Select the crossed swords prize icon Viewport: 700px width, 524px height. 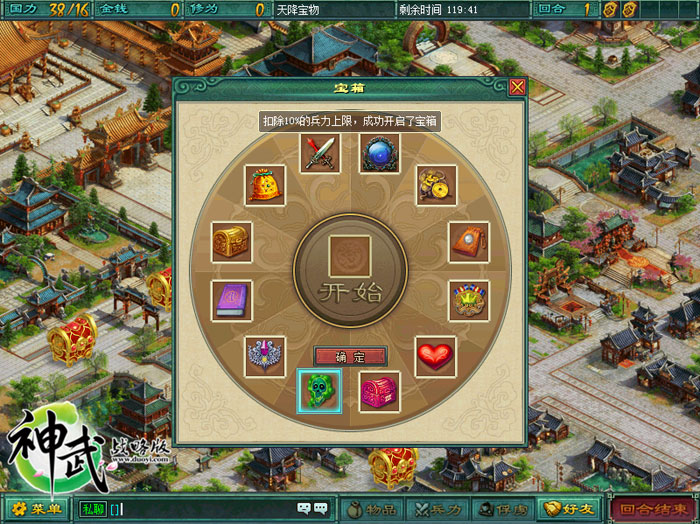pos(321,154)
